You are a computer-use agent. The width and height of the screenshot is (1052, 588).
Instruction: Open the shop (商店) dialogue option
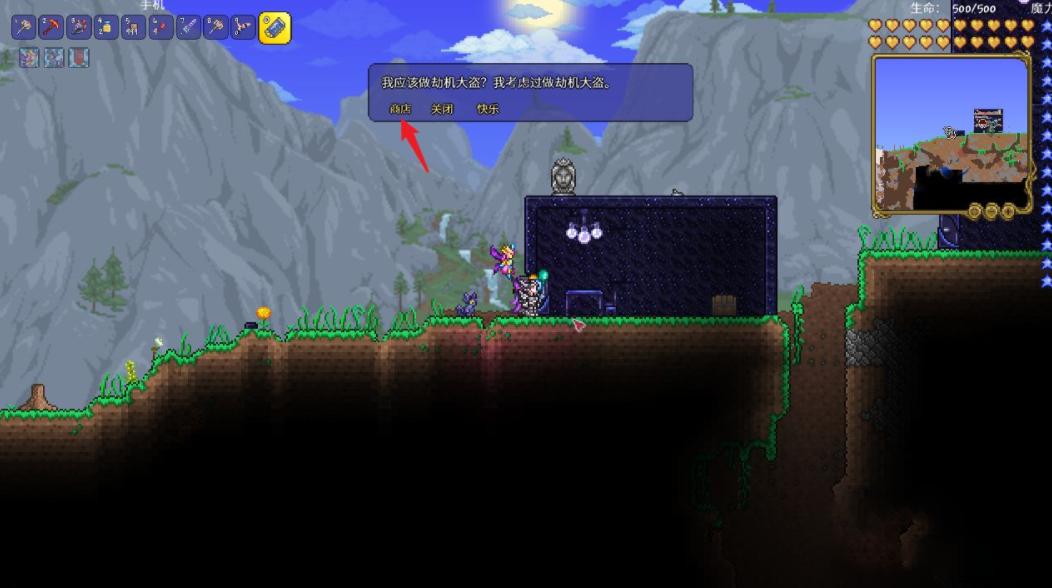tap(400, 109)
